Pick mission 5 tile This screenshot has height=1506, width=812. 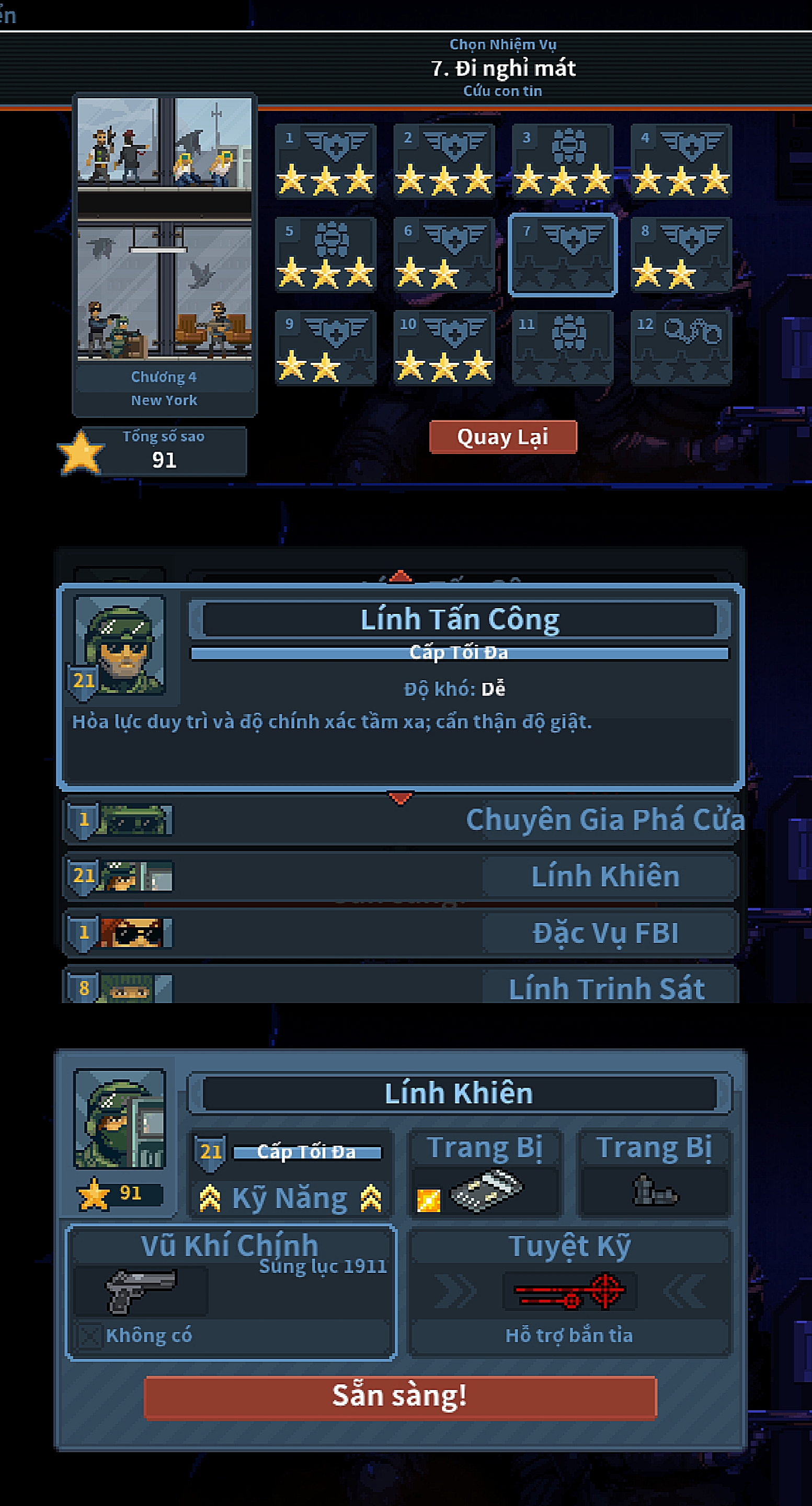coord(326,255)
